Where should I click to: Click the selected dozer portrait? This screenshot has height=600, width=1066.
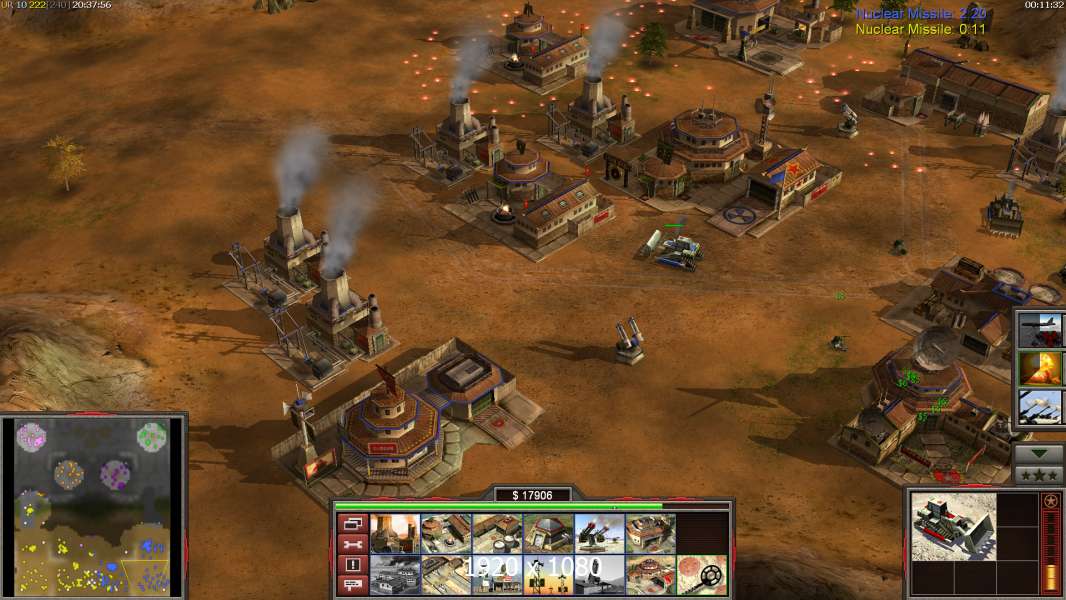(954, 526)
